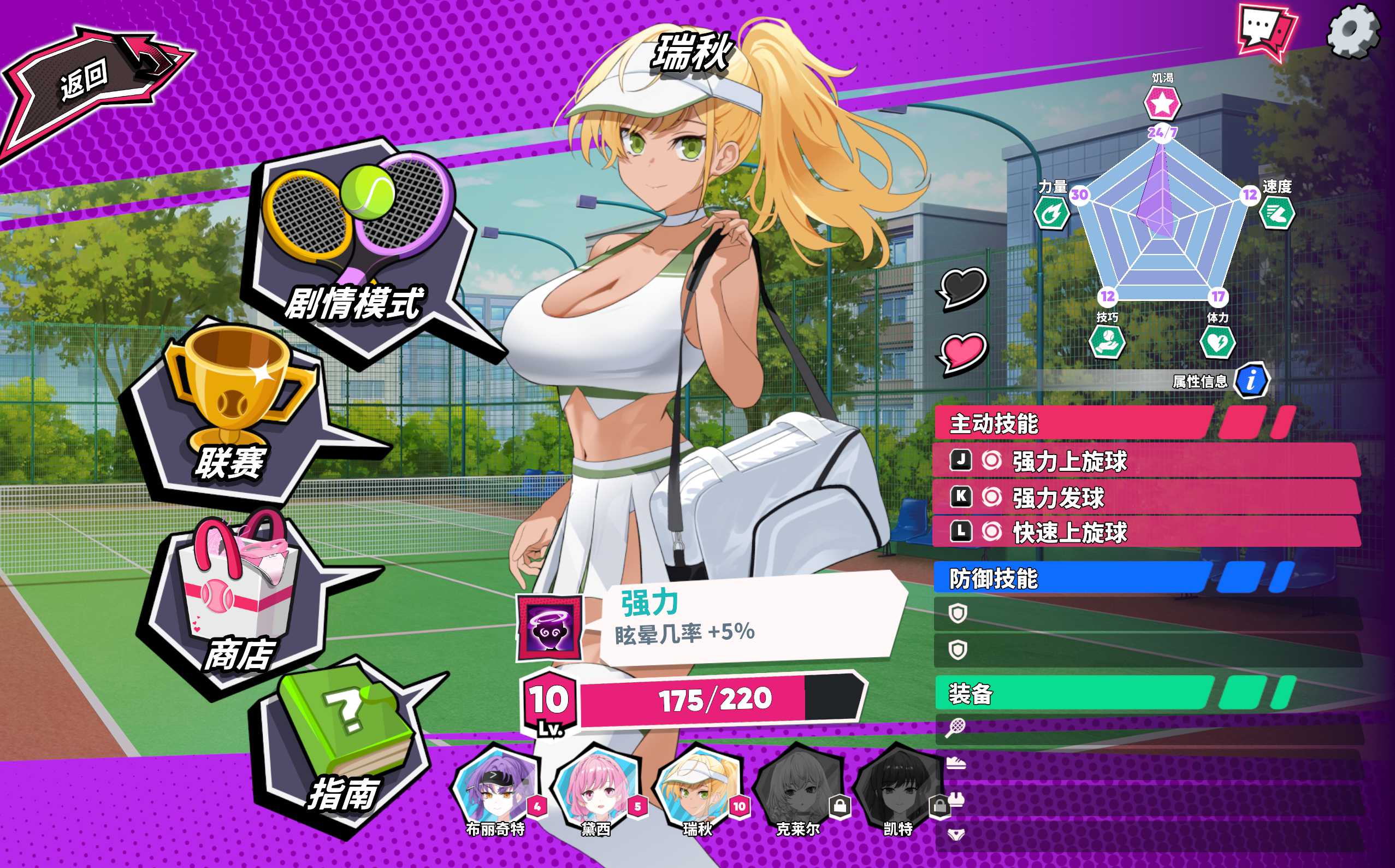The image size is (1395, 868).
Task: Open the racket equipment slot
Action: [1148, 728]
